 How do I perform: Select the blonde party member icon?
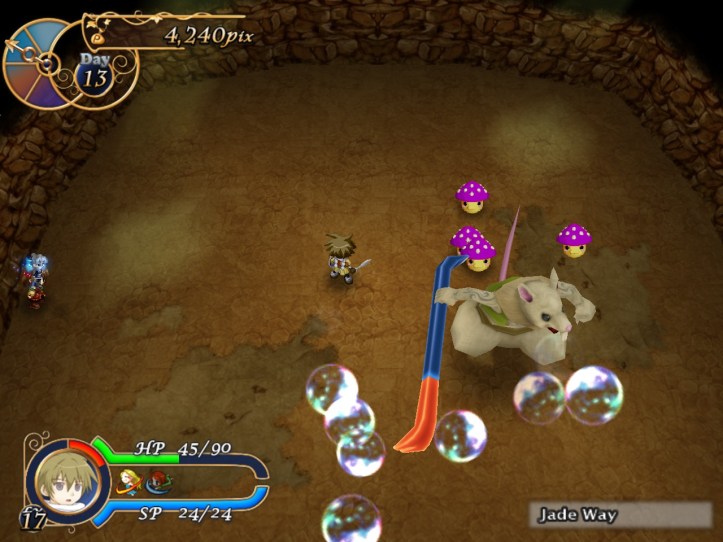(x=128, y=483)
